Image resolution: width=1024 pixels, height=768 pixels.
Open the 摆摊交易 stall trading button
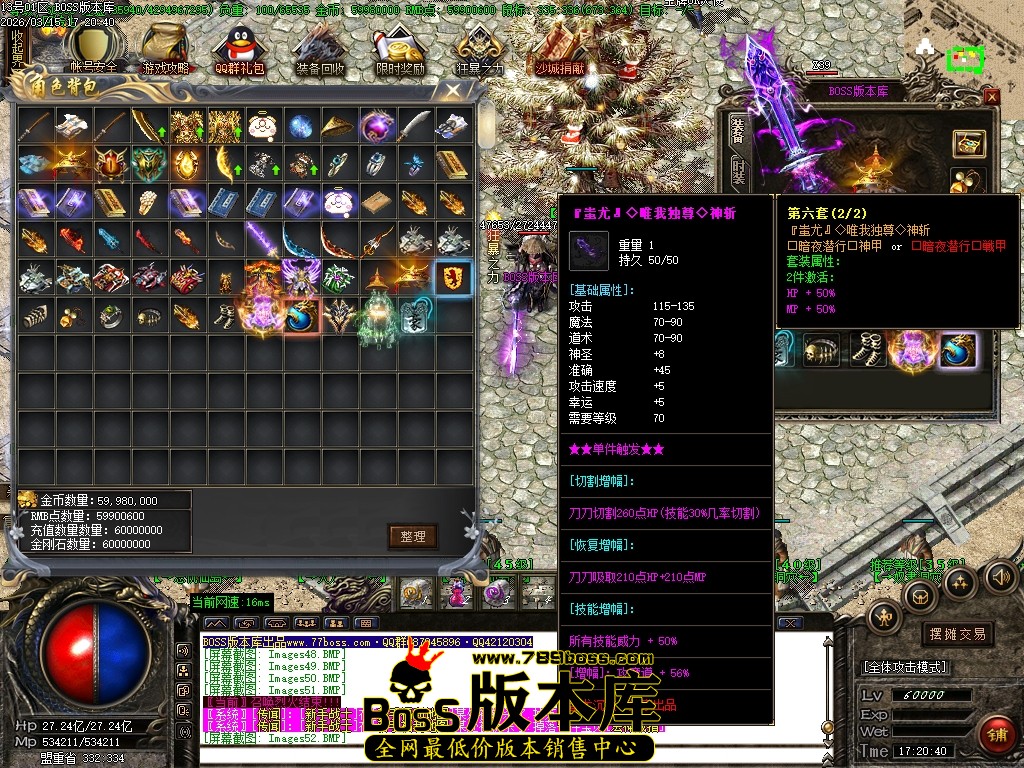pyautogui.click(x=957, y=634)
